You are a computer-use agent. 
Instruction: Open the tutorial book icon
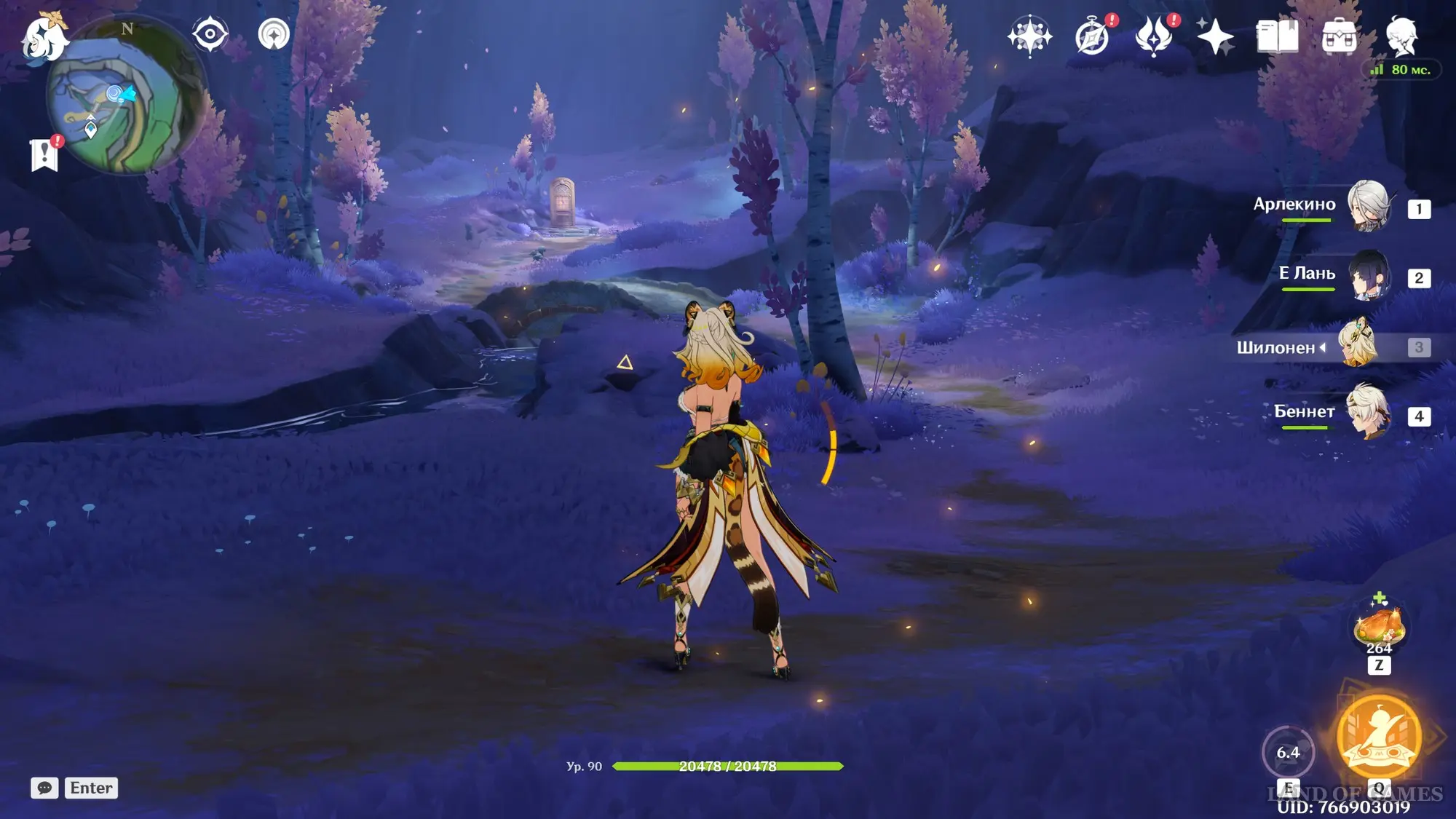pyautogui.click(x=1277, y=36)
